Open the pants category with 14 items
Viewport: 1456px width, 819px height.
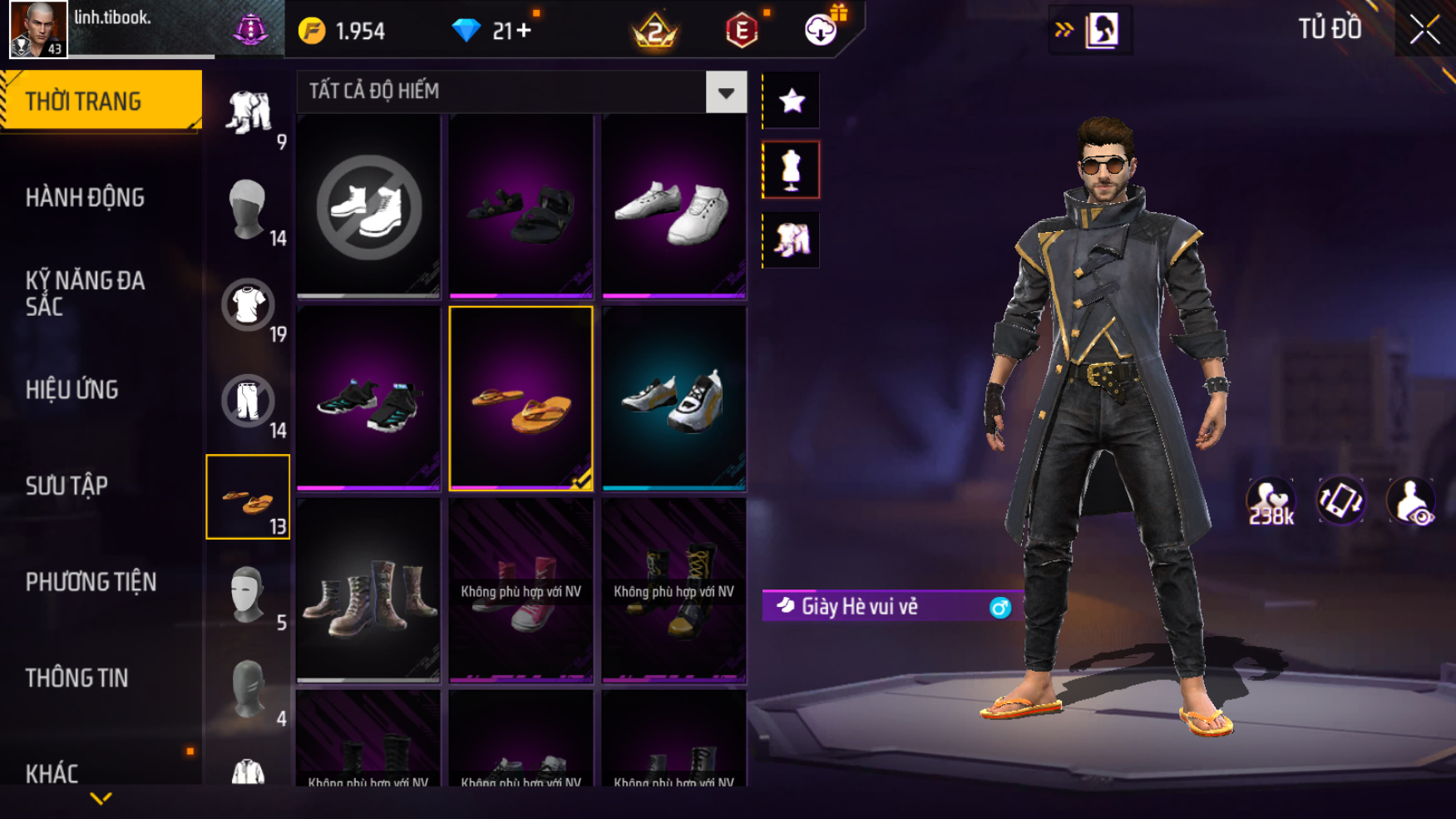point(249,402)
